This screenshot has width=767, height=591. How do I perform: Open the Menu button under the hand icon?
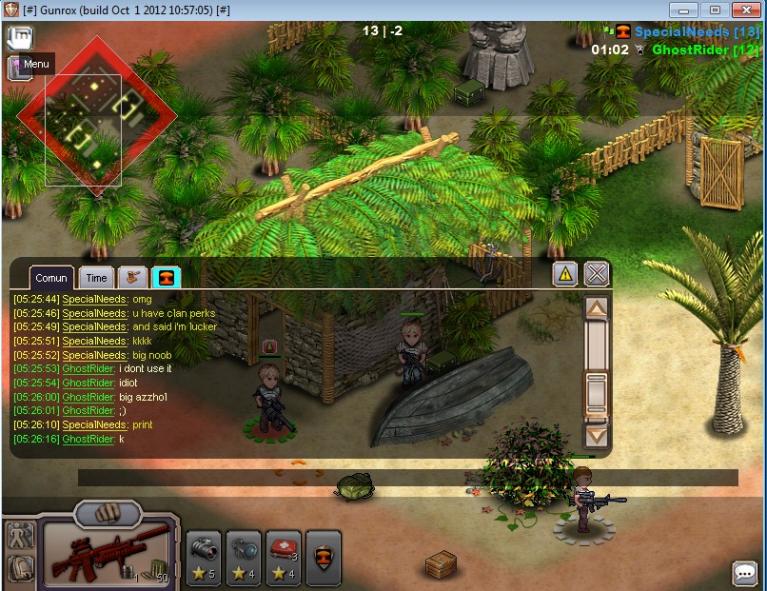[x=30, y=65]
